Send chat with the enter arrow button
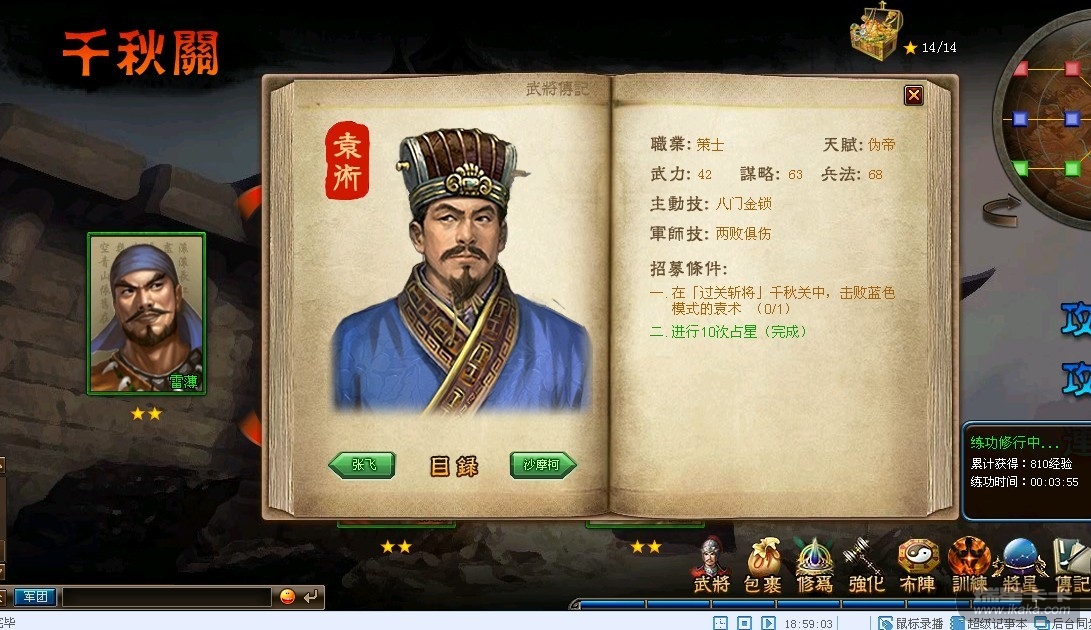This screenshot has height=630, width=1091. [x=312, y=597]
